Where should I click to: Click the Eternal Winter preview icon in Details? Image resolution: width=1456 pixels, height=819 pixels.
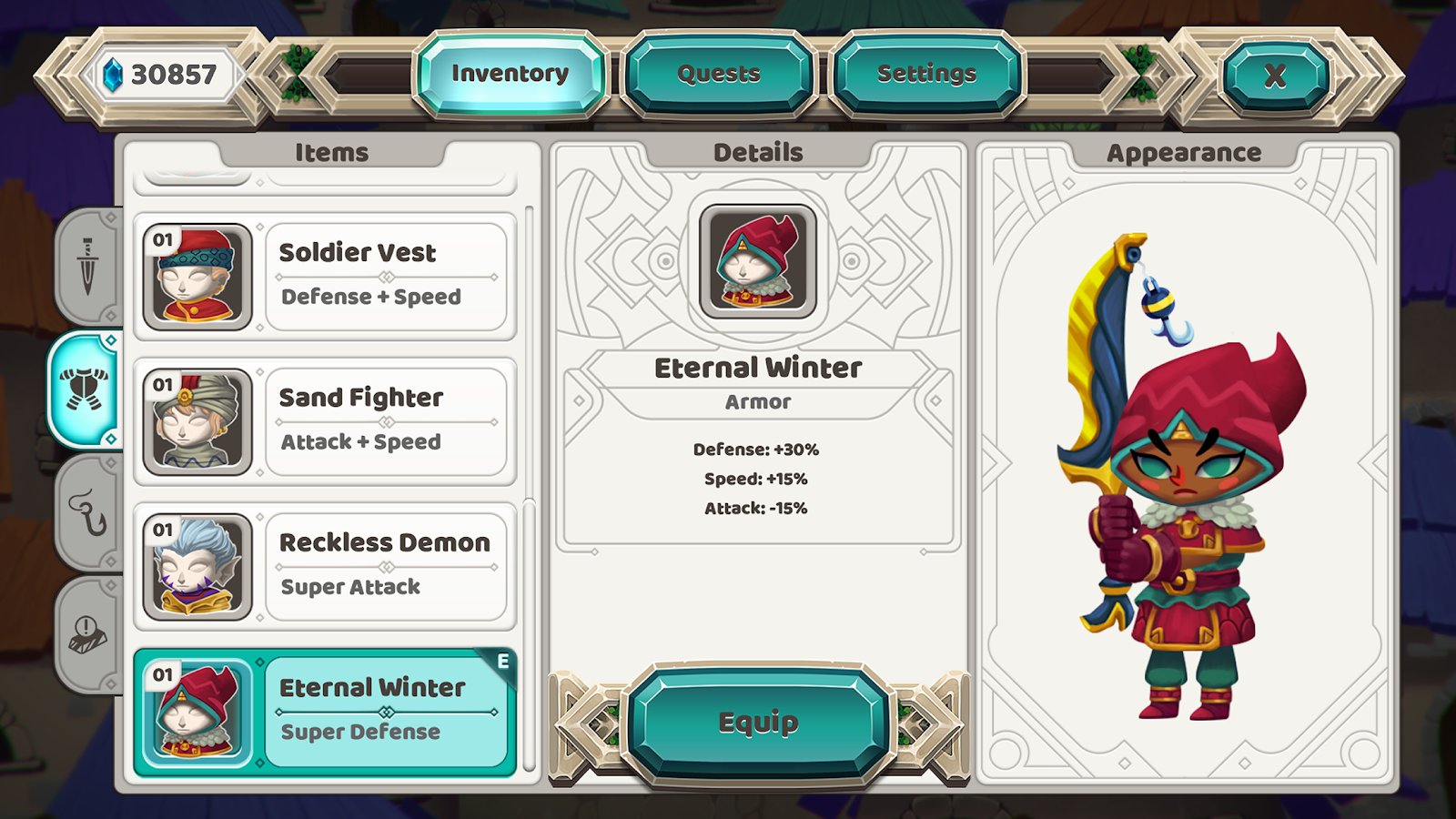coord(758,261)
